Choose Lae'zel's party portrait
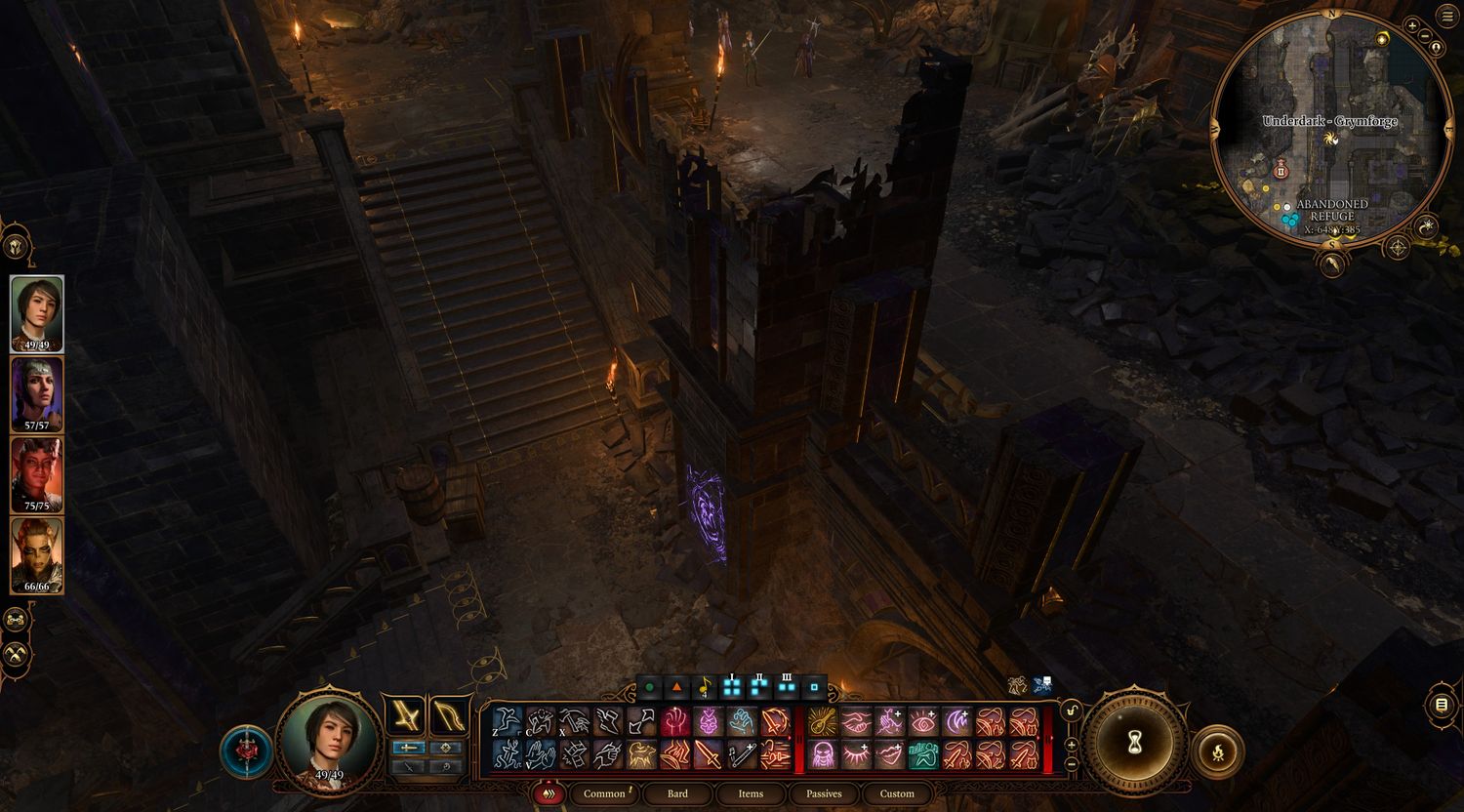Screen dimensions: 1464x812 (x=37, y=555)
